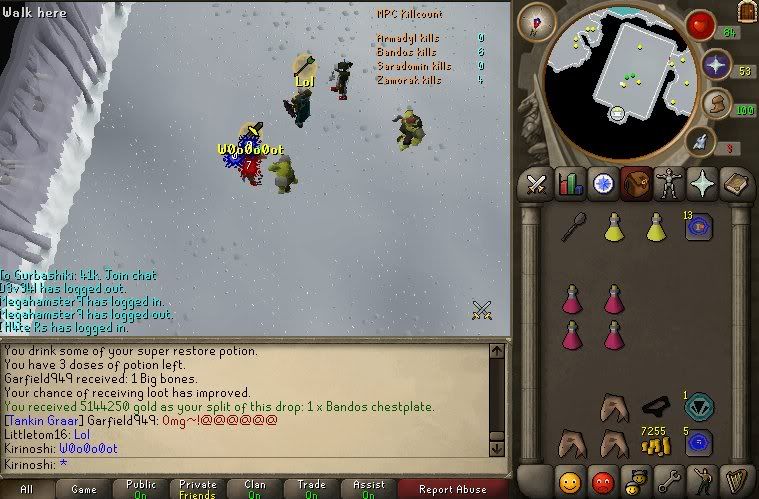
Task: Toggle quick prayers using the prayer orb
Action: [x=716, y=65]
